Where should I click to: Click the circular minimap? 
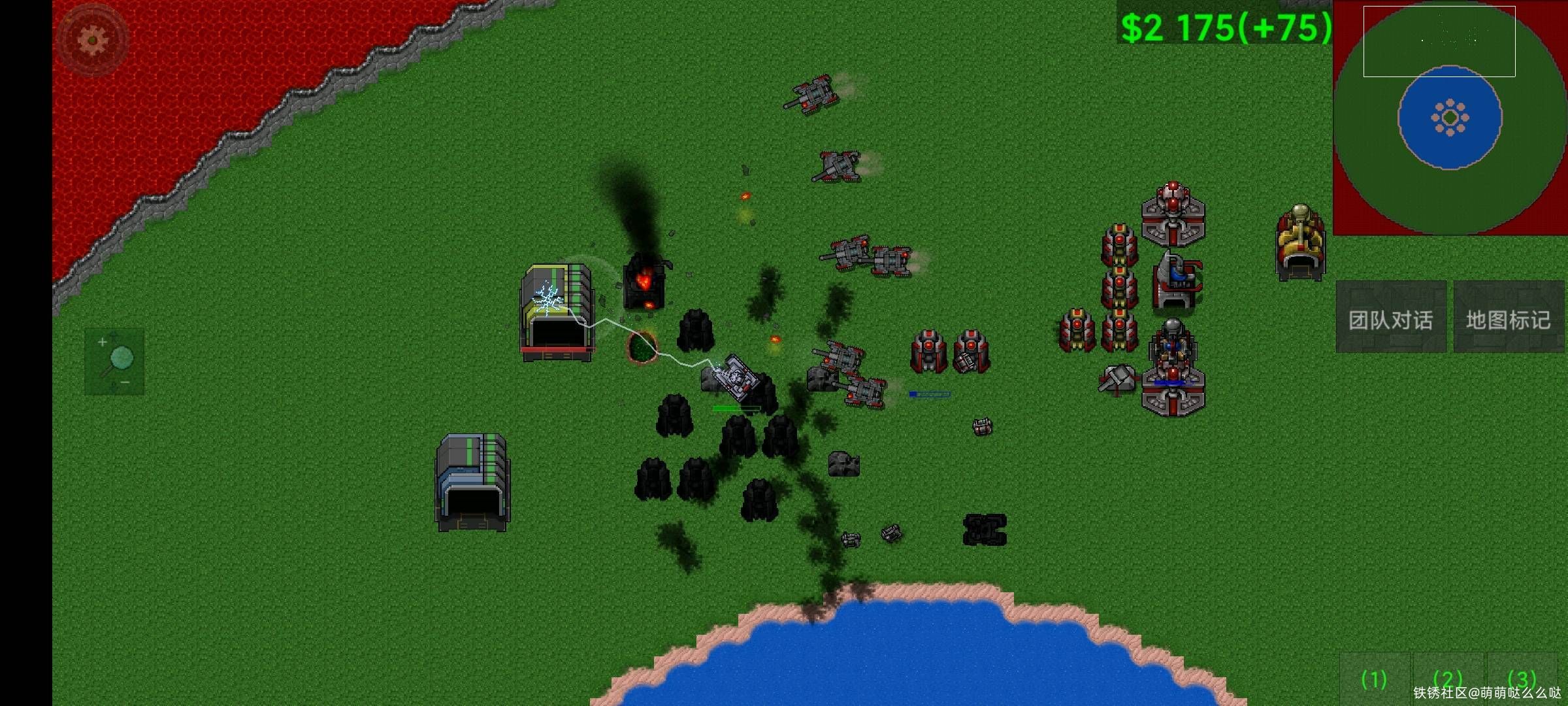pos(1450,118)
